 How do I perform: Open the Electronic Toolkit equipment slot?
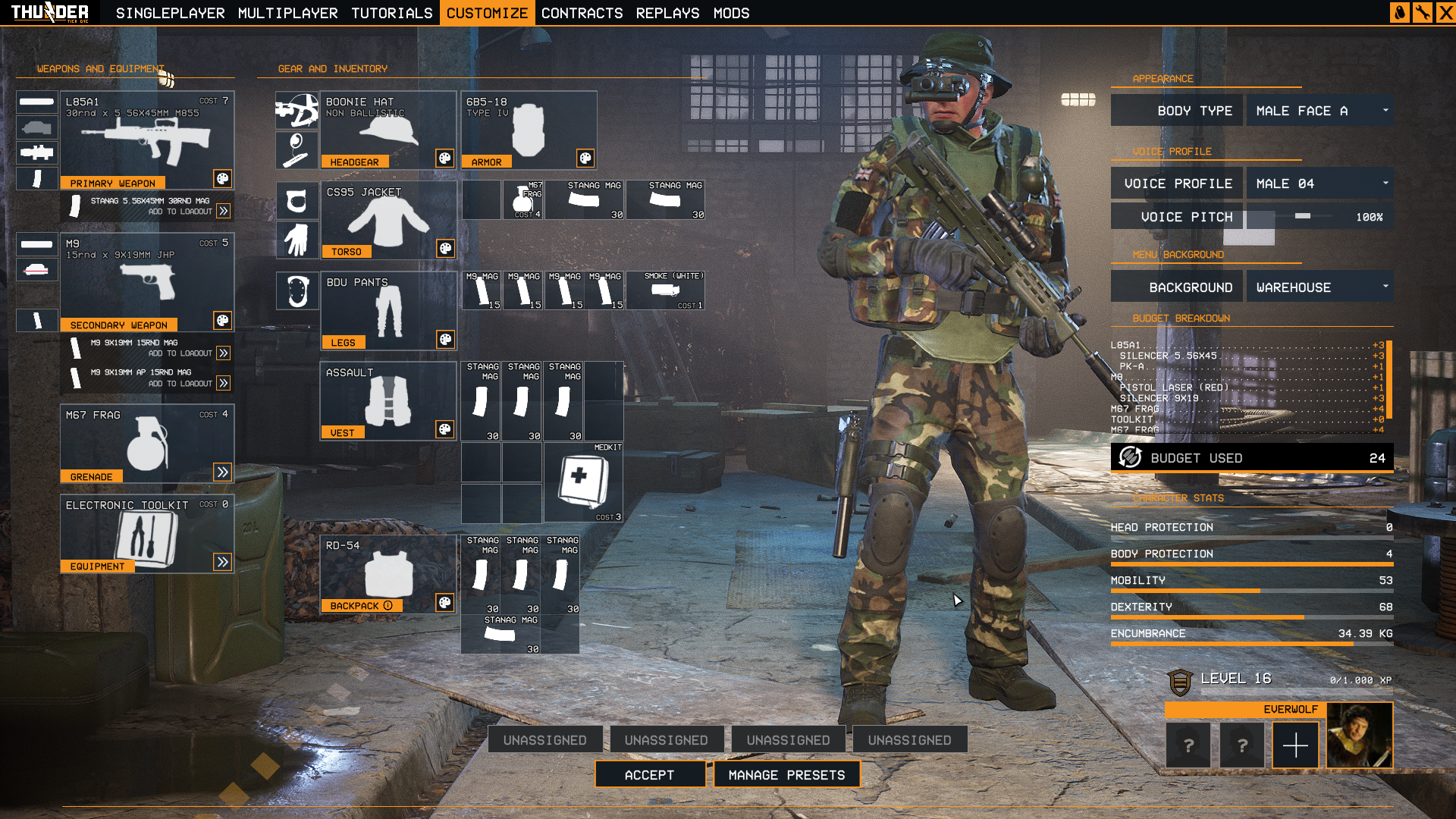(146, 534)
